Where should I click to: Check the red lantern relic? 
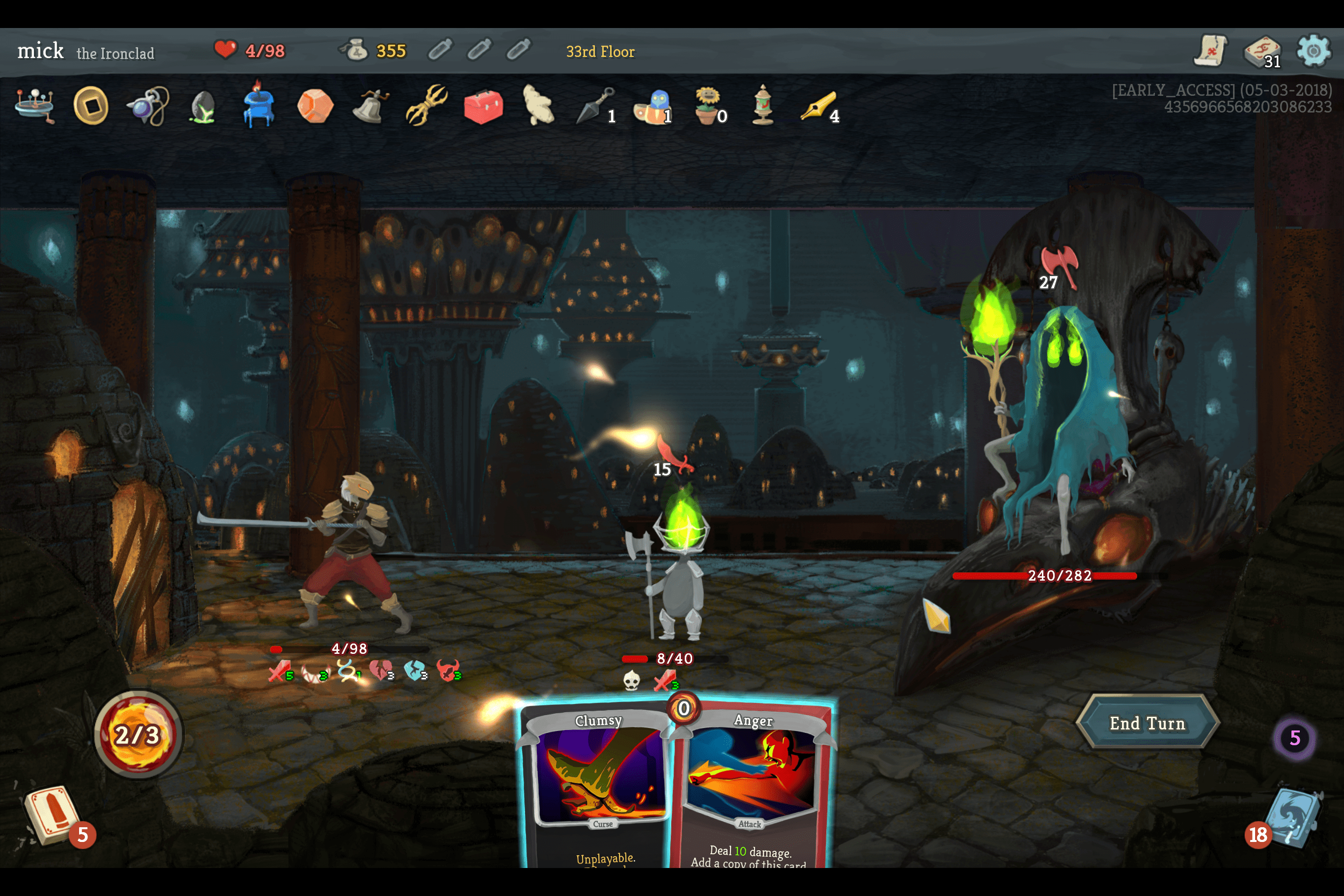coord(763,105)
